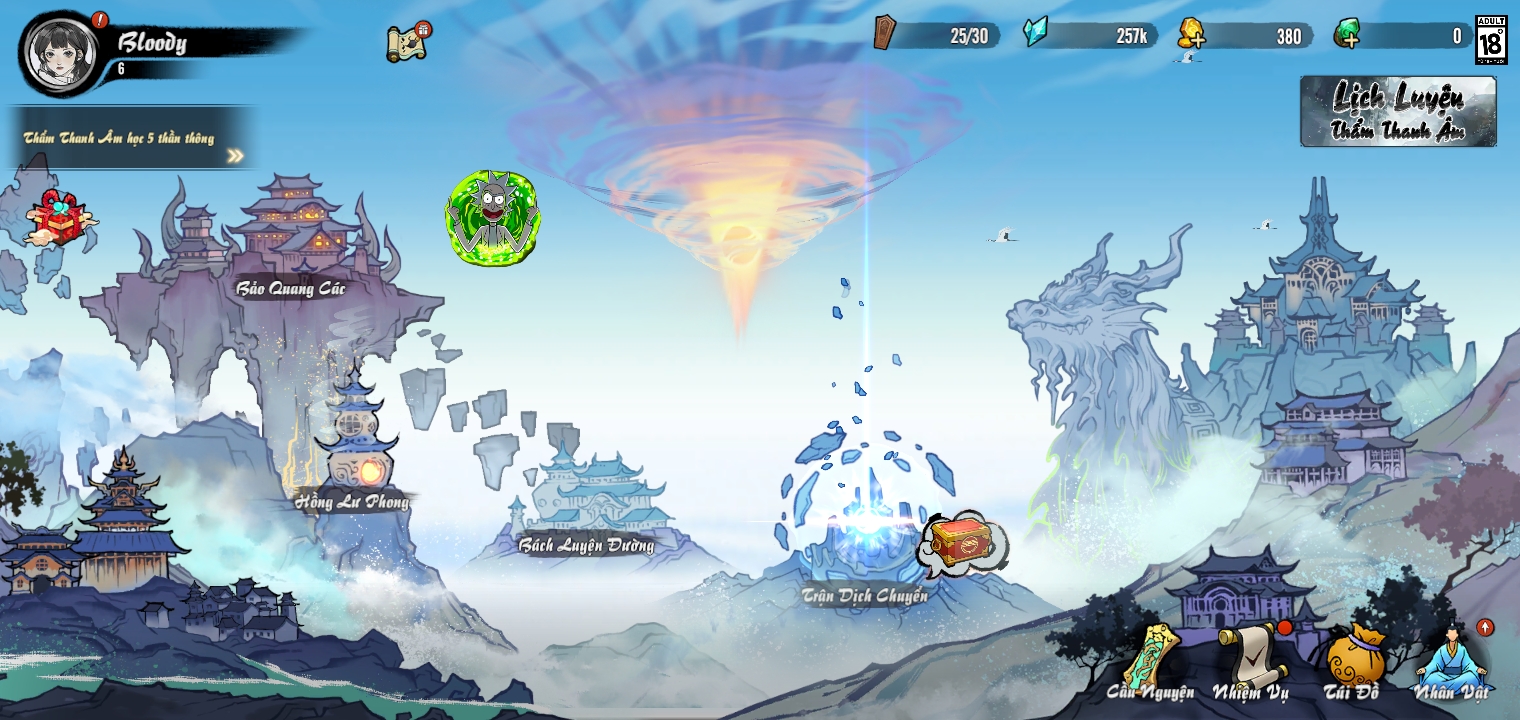Image resolution: width=1520 pixels, height=720 pixels.
Task: Claim the red gift box reward
Action: (62, 218)
